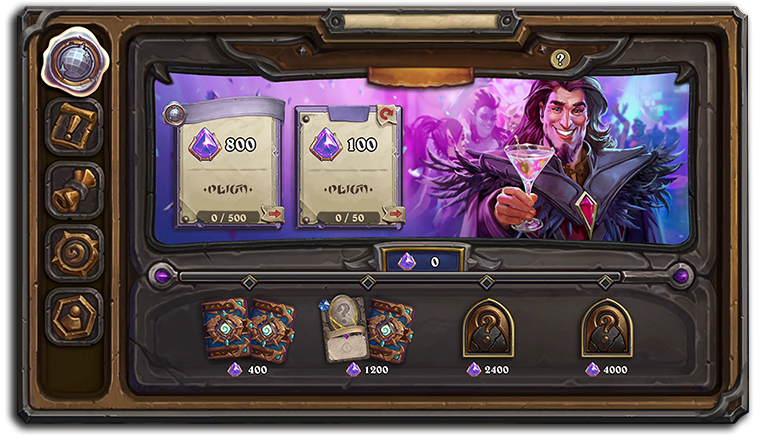Inspect the locked 4000 gem reward
The image size is (760, 435).
pos(606,328)
